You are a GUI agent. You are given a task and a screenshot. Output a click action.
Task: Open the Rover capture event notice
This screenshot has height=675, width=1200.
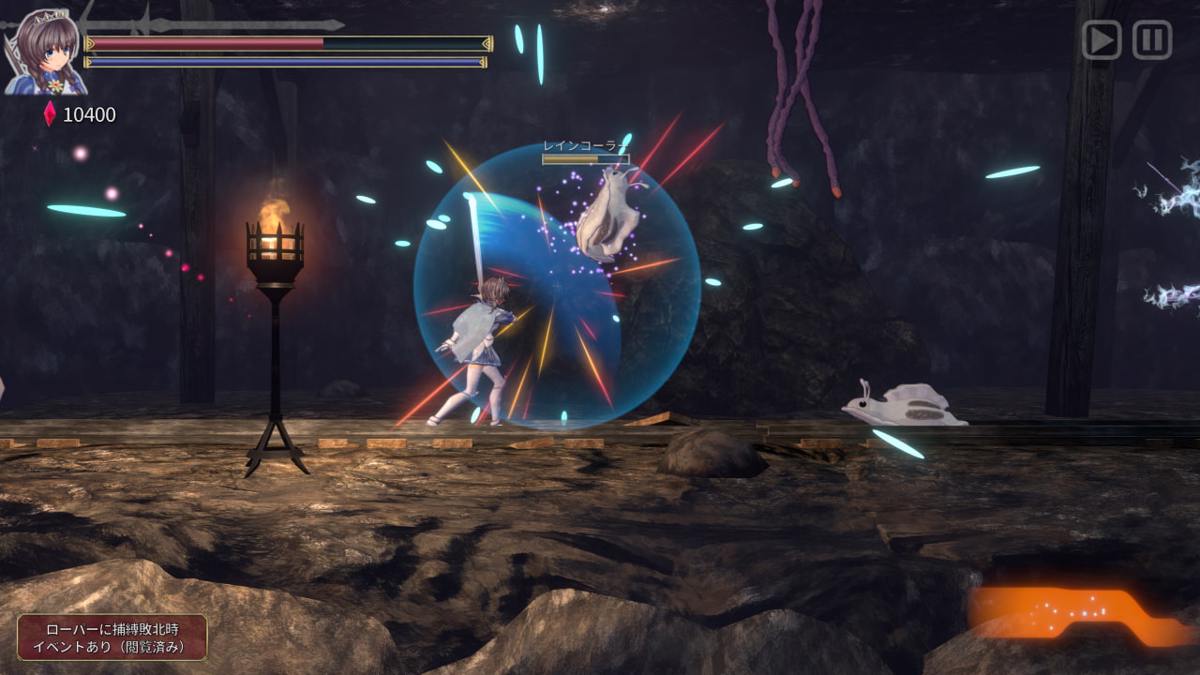112,638
